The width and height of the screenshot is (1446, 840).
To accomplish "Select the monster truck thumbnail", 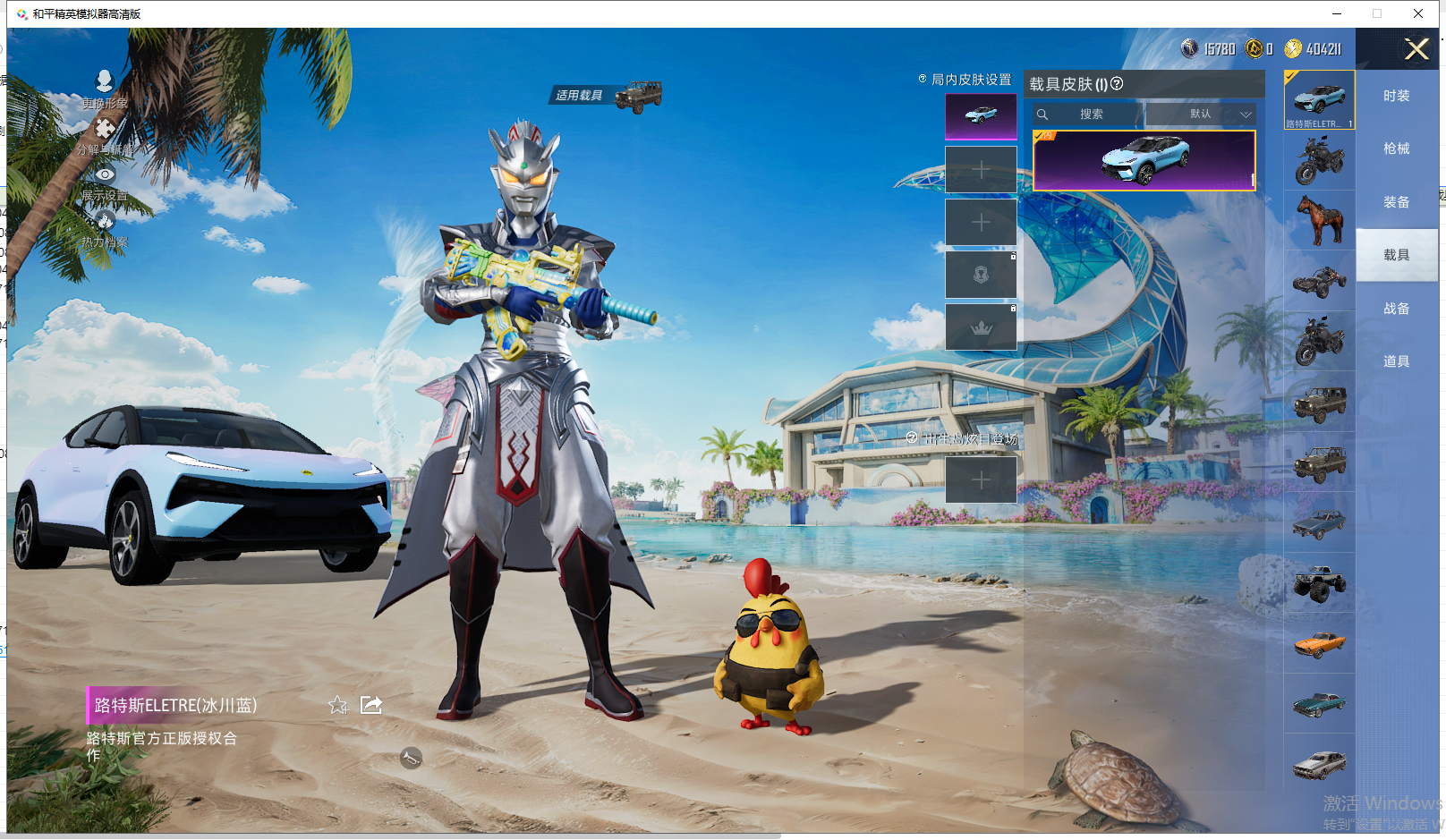I will 1320,583.
